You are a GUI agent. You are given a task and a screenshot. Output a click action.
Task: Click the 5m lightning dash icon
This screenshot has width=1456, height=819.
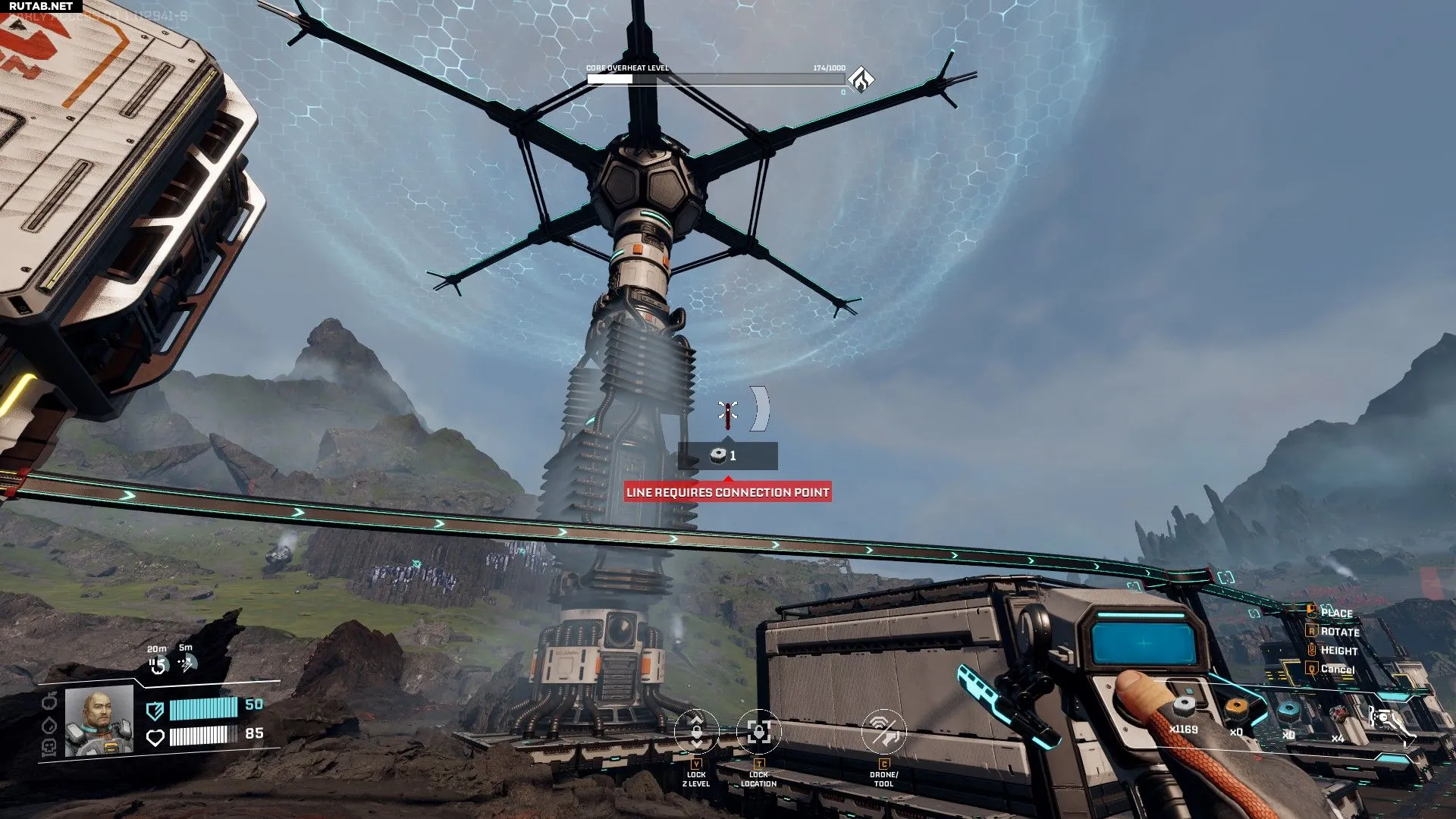coord(187,664)
